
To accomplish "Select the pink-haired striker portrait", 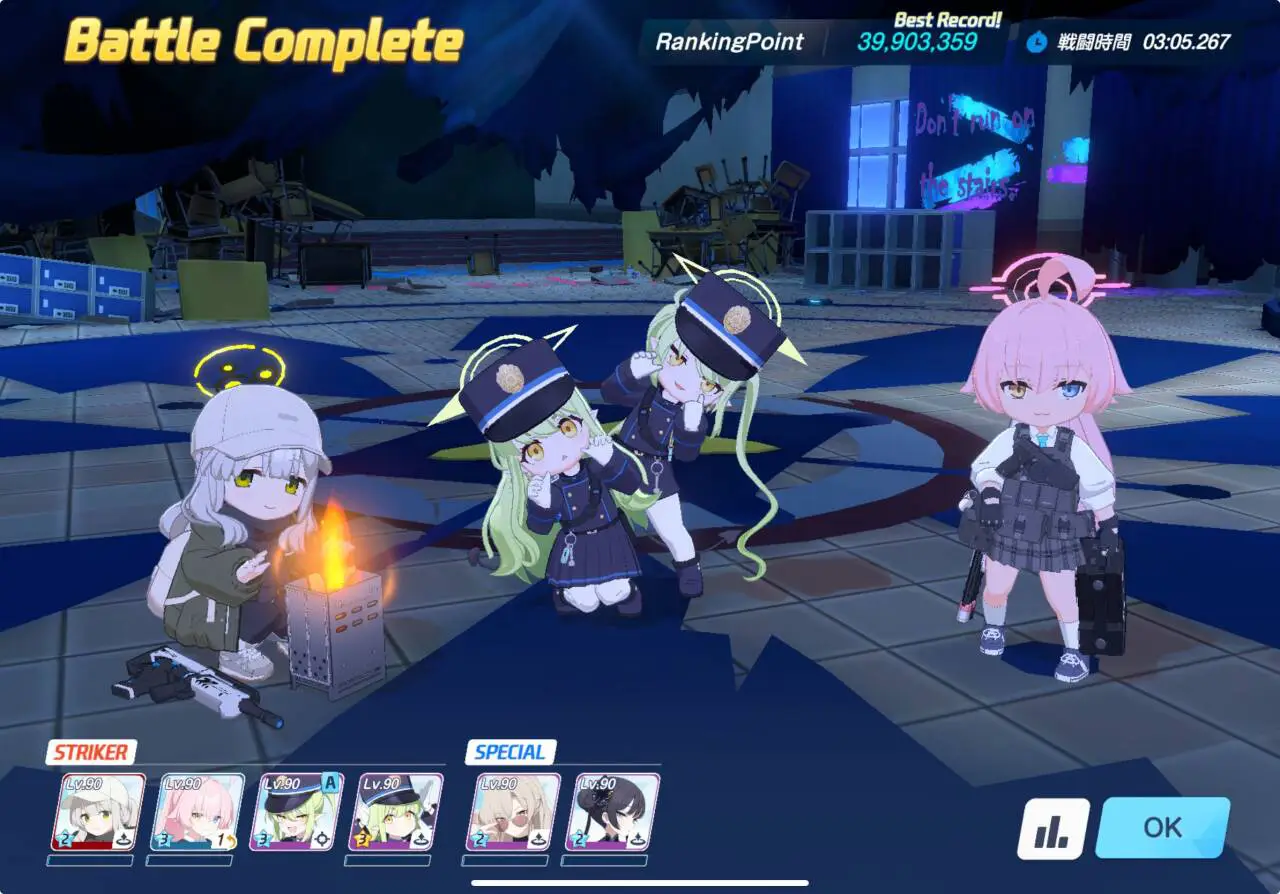I will [x=197, y=812].
